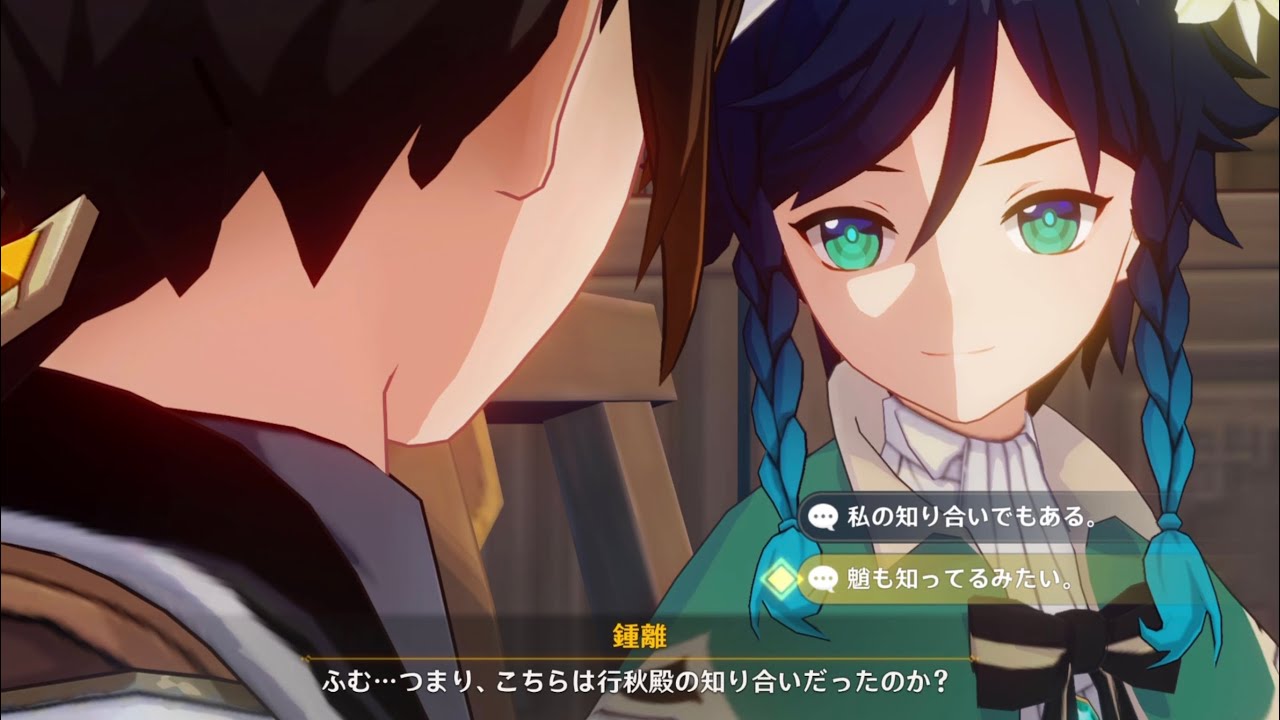Click the speaker name 鍾離
Viewport: 1280px width, 720px height.
(x=639, y=632)
